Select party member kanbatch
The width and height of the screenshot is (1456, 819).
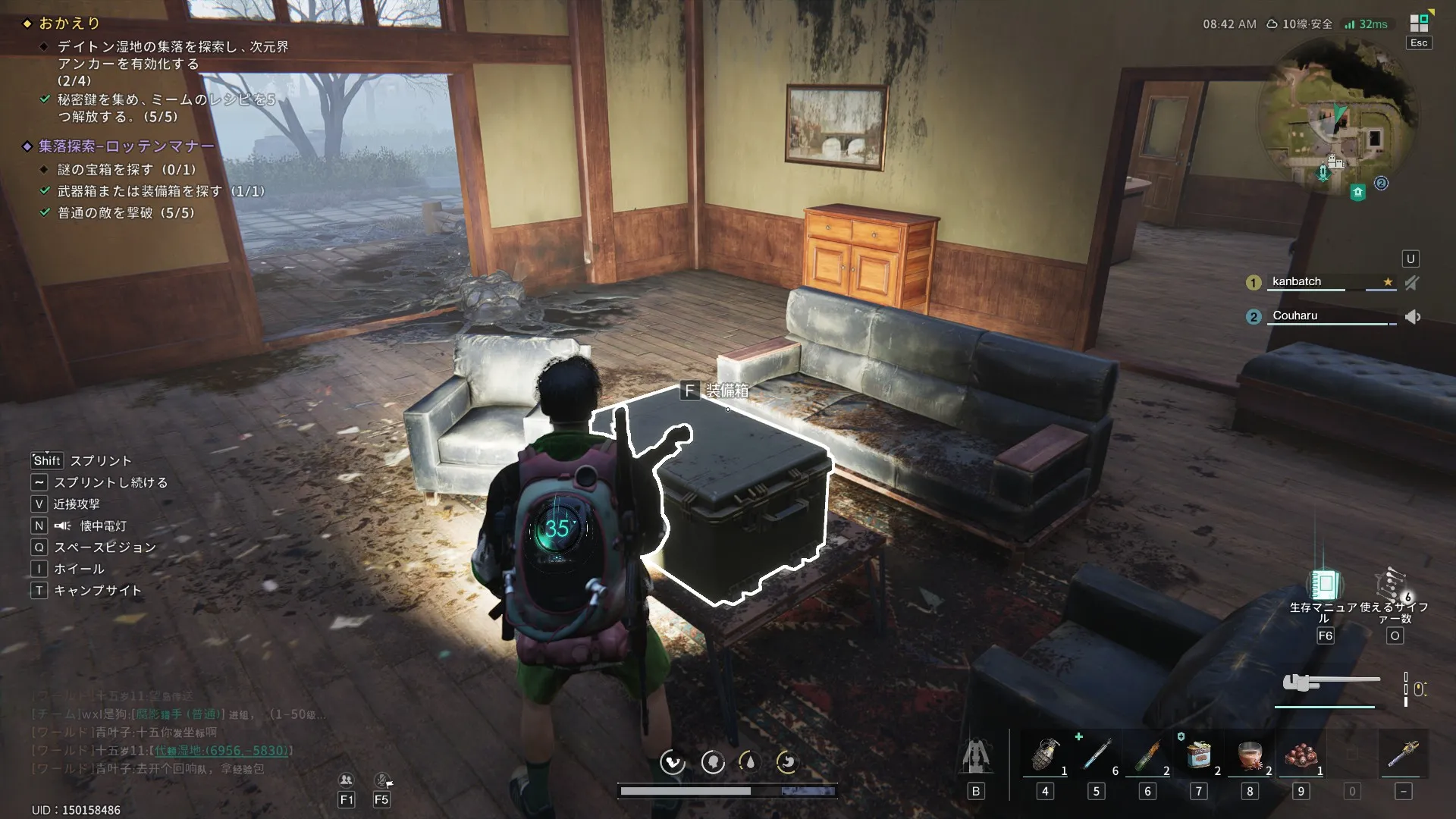click(x=1297, y=281)
